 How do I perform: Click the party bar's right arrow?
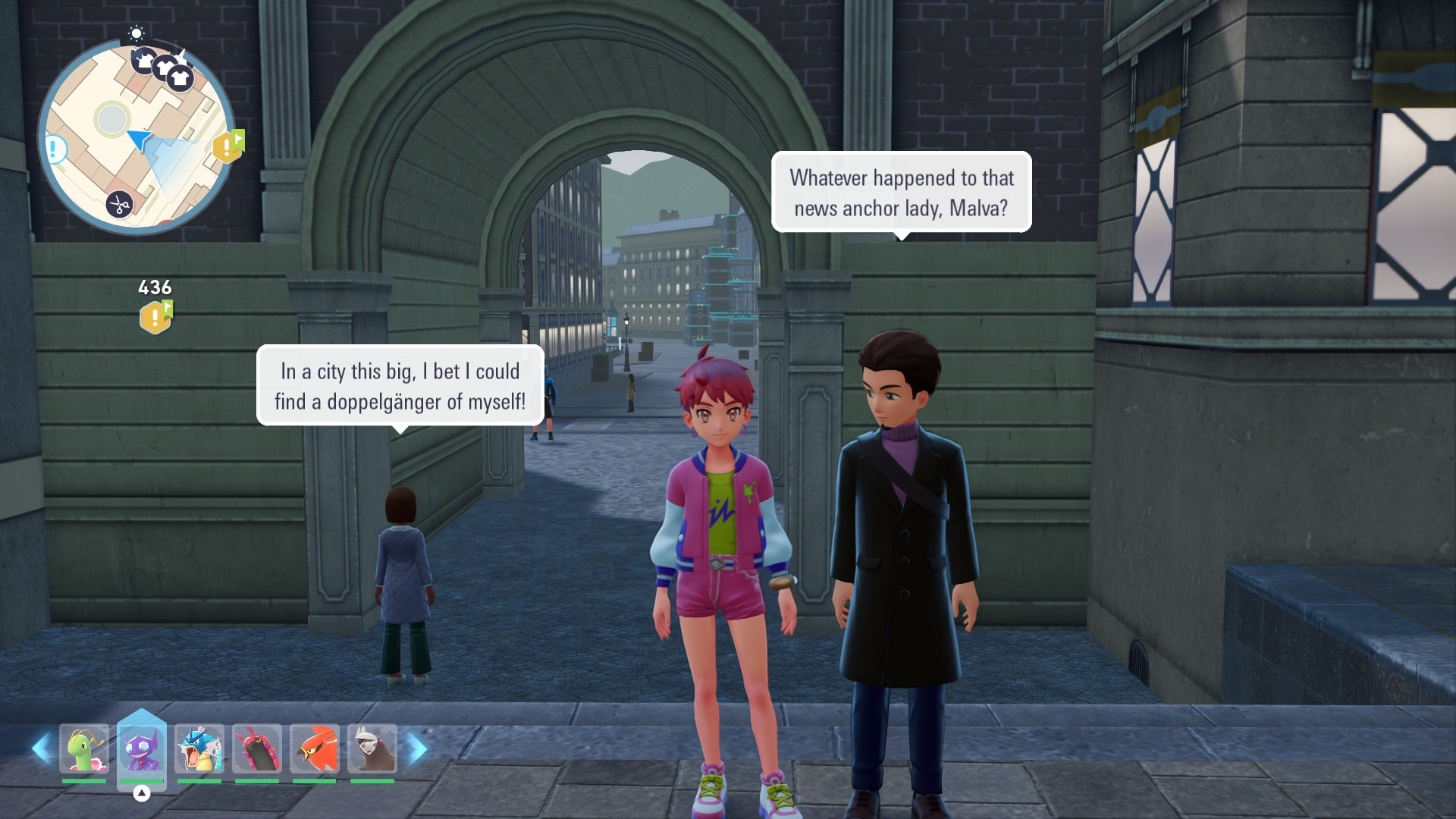(x=416, y=749)
